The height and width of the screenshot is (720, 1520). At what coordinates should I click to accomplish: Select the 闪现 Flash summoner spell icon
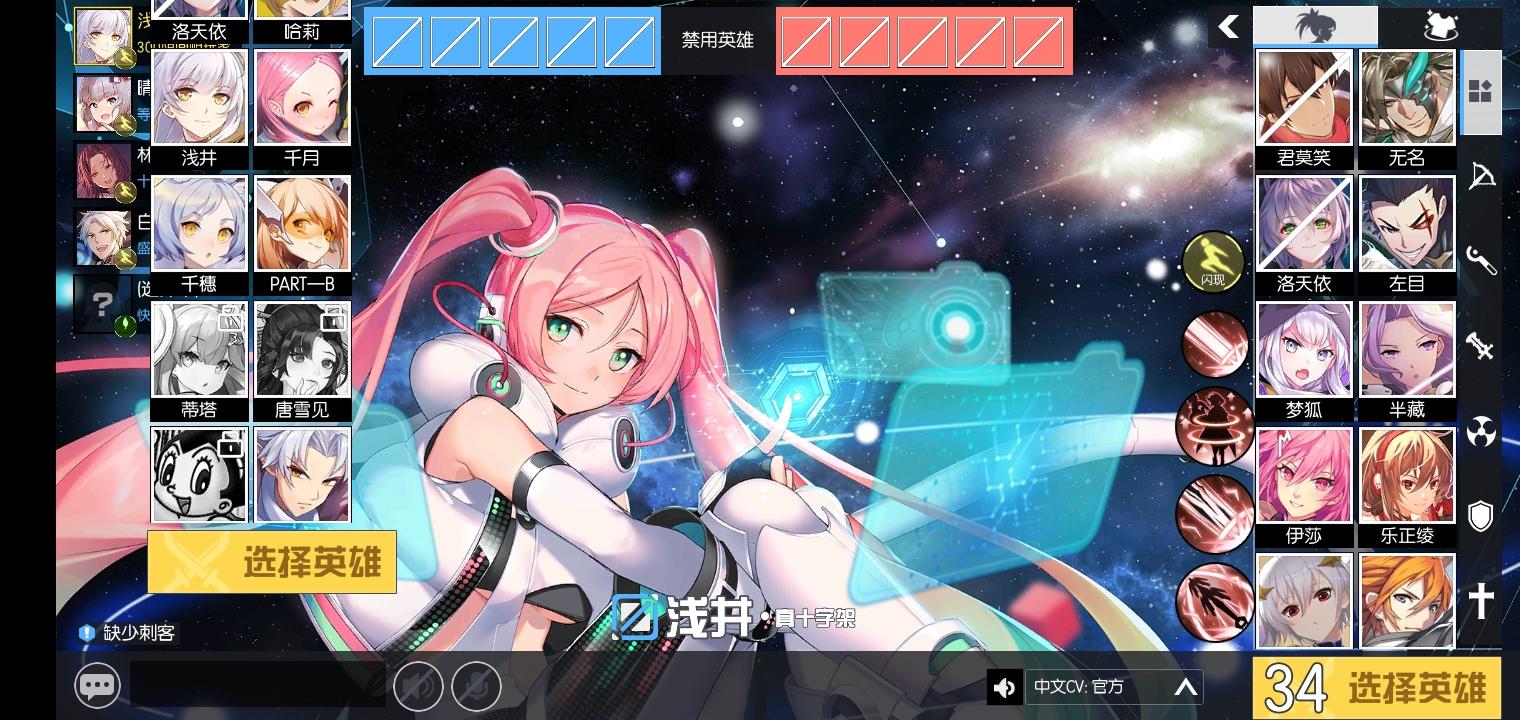1214,262
